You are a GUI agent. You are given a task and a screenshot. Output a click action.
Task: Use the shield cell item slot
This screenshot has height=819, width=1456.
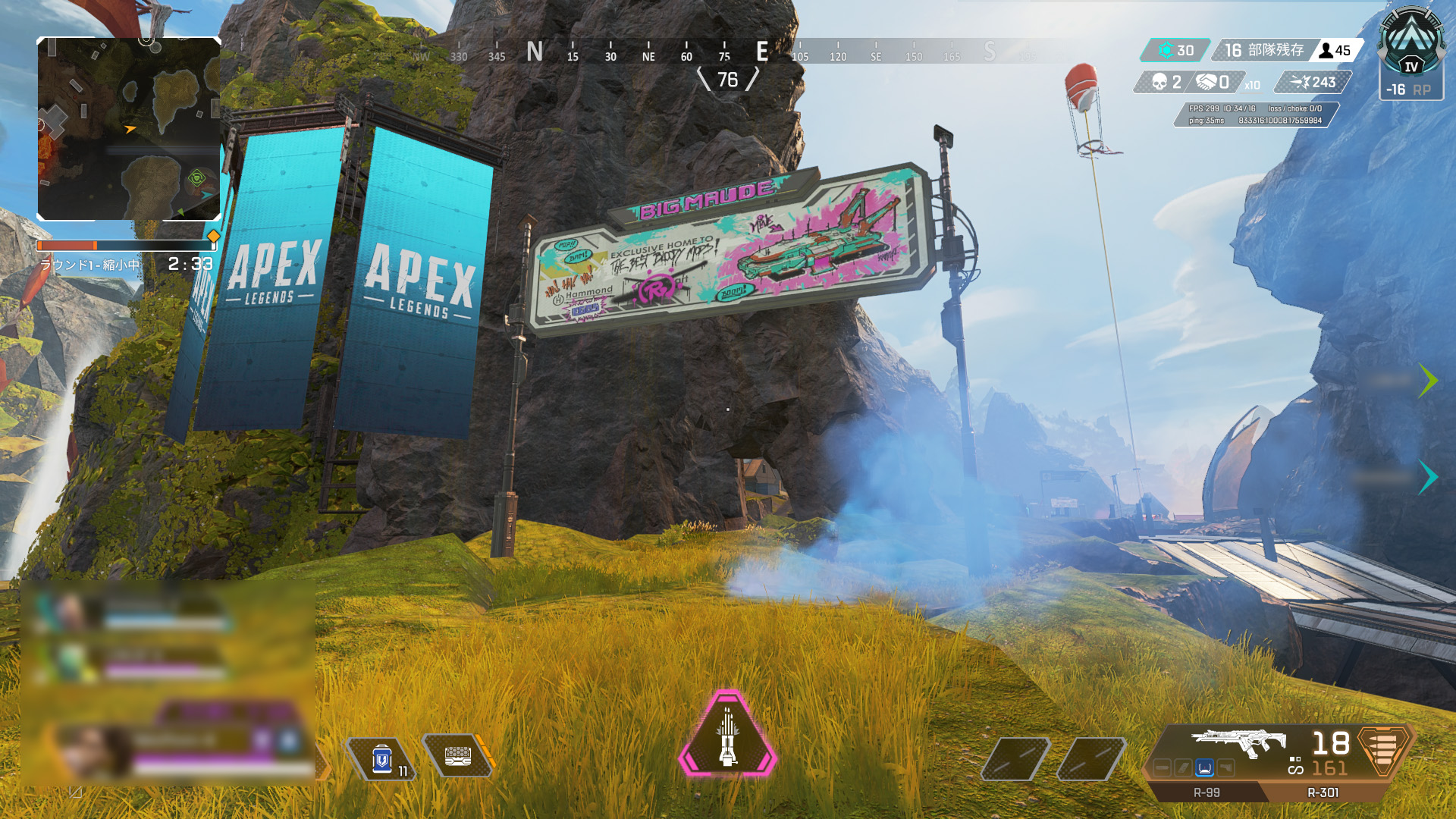tap(381, 758)
